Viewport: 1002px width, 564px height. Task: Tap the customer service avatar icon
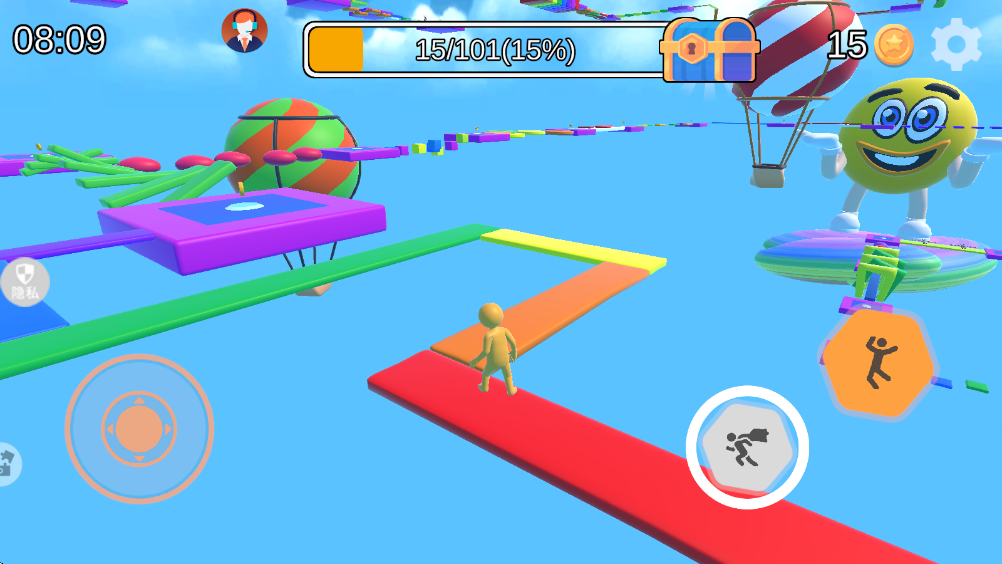244,31
